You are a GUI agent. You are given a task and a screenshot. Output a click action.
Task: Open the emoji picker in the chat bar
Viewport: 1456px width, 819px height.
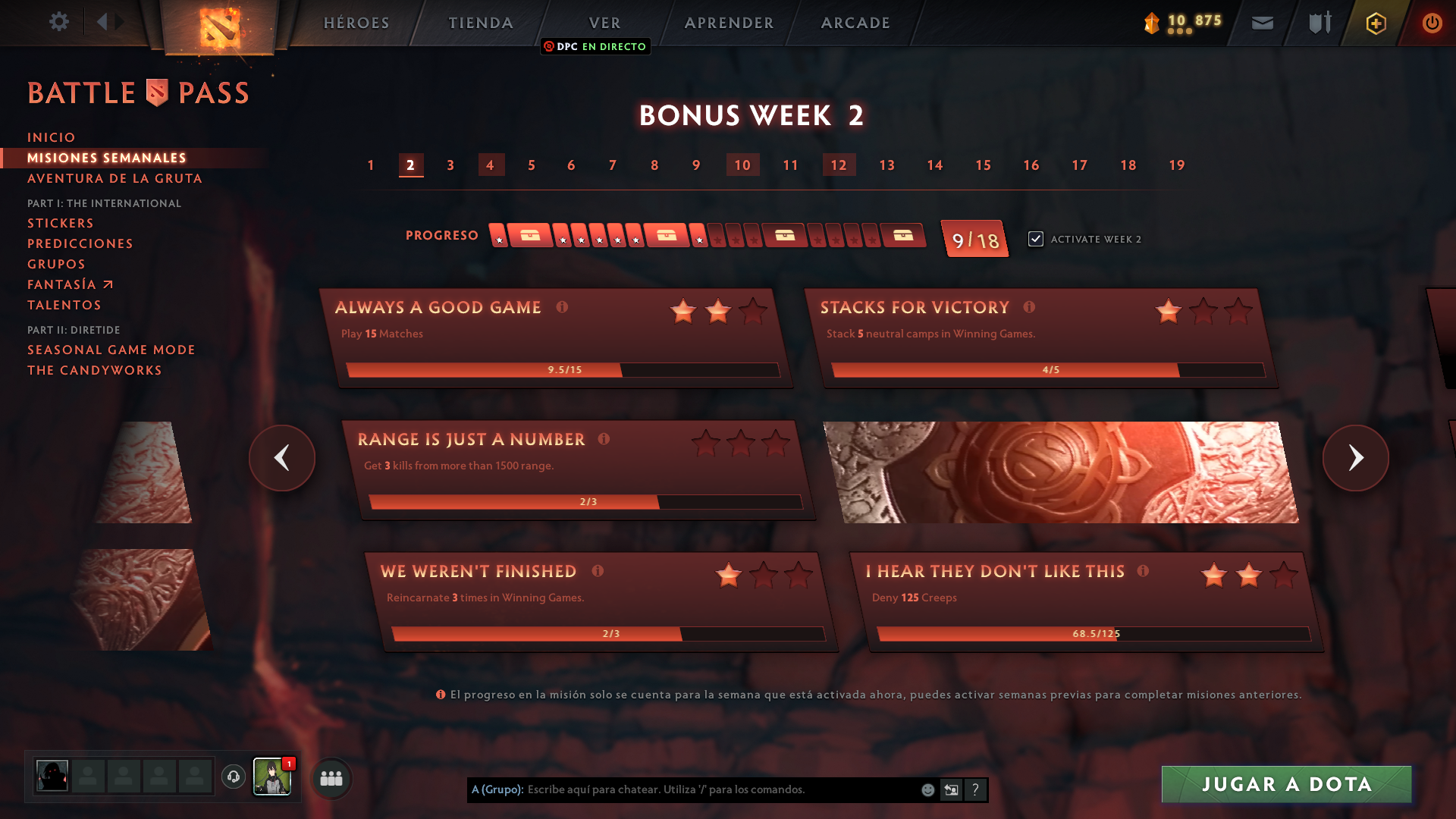[x=927, y=789]
